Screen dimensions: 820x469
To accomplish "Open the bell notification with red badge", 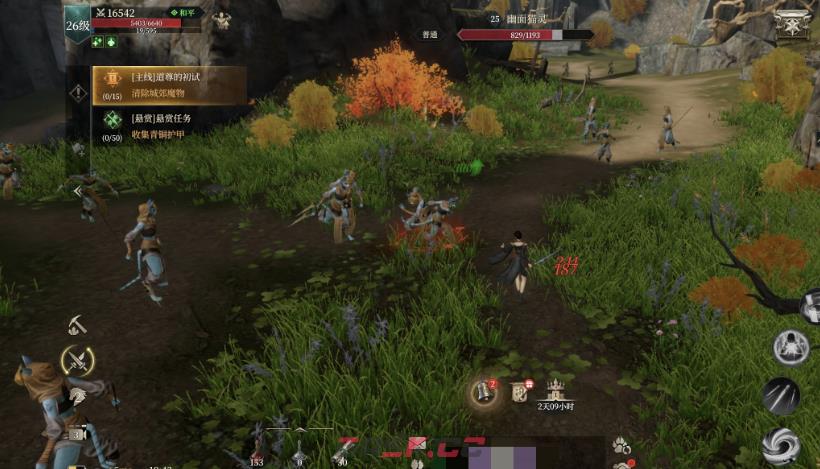I will (486, 391).
